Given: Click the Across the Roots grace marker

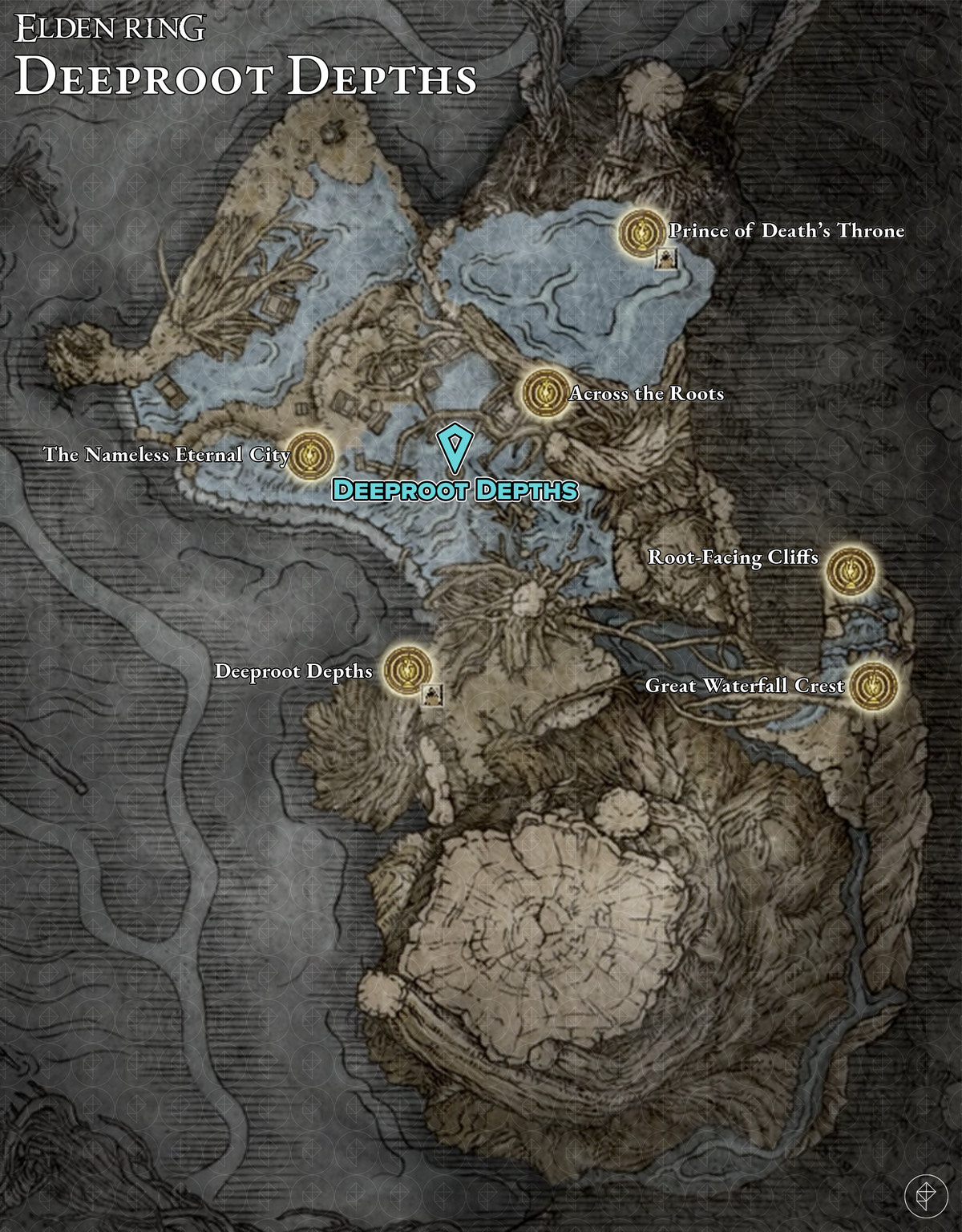Looking at the screenshot, I should 545,393.
